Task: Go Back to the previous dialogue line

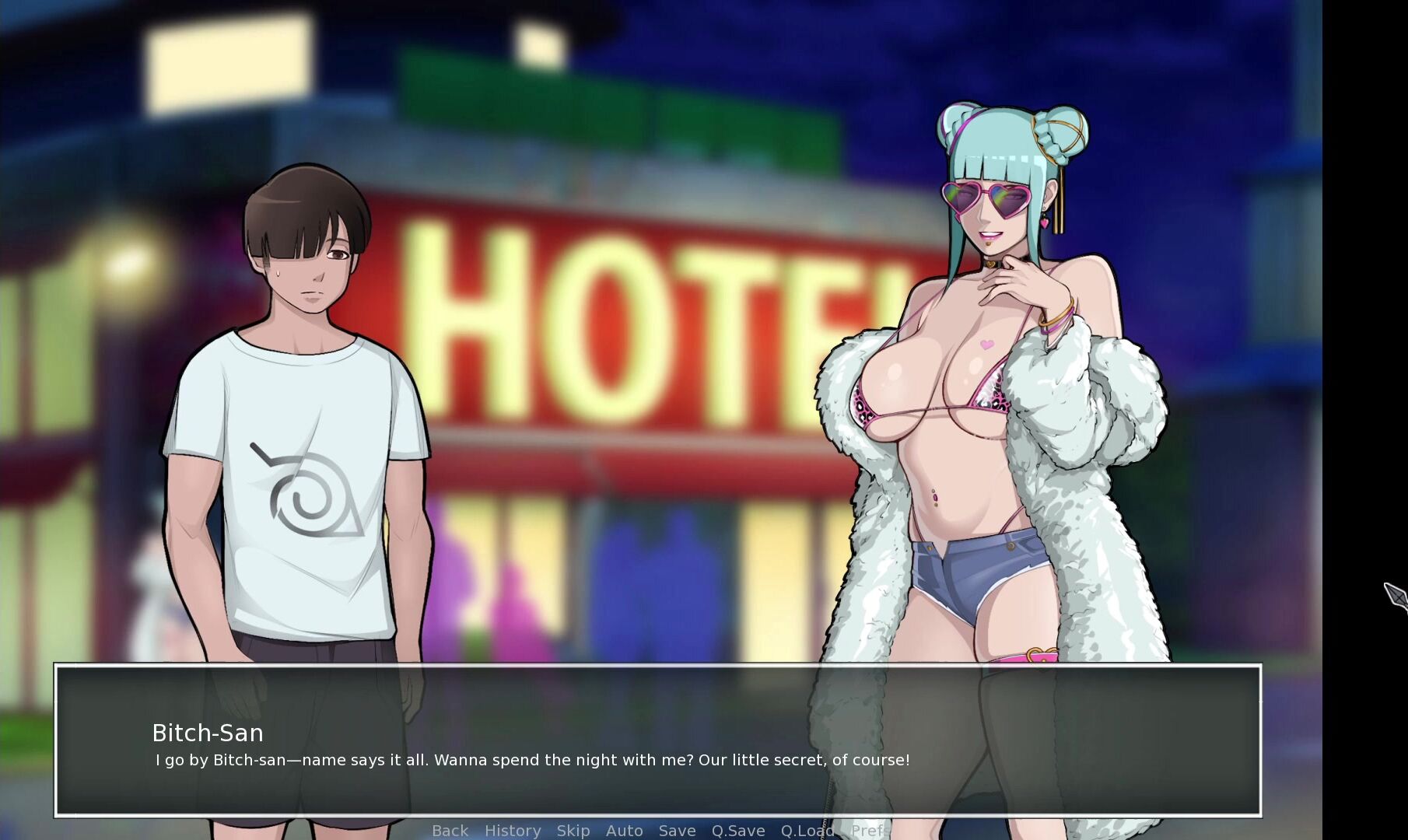Action: (x=450, y=831)
